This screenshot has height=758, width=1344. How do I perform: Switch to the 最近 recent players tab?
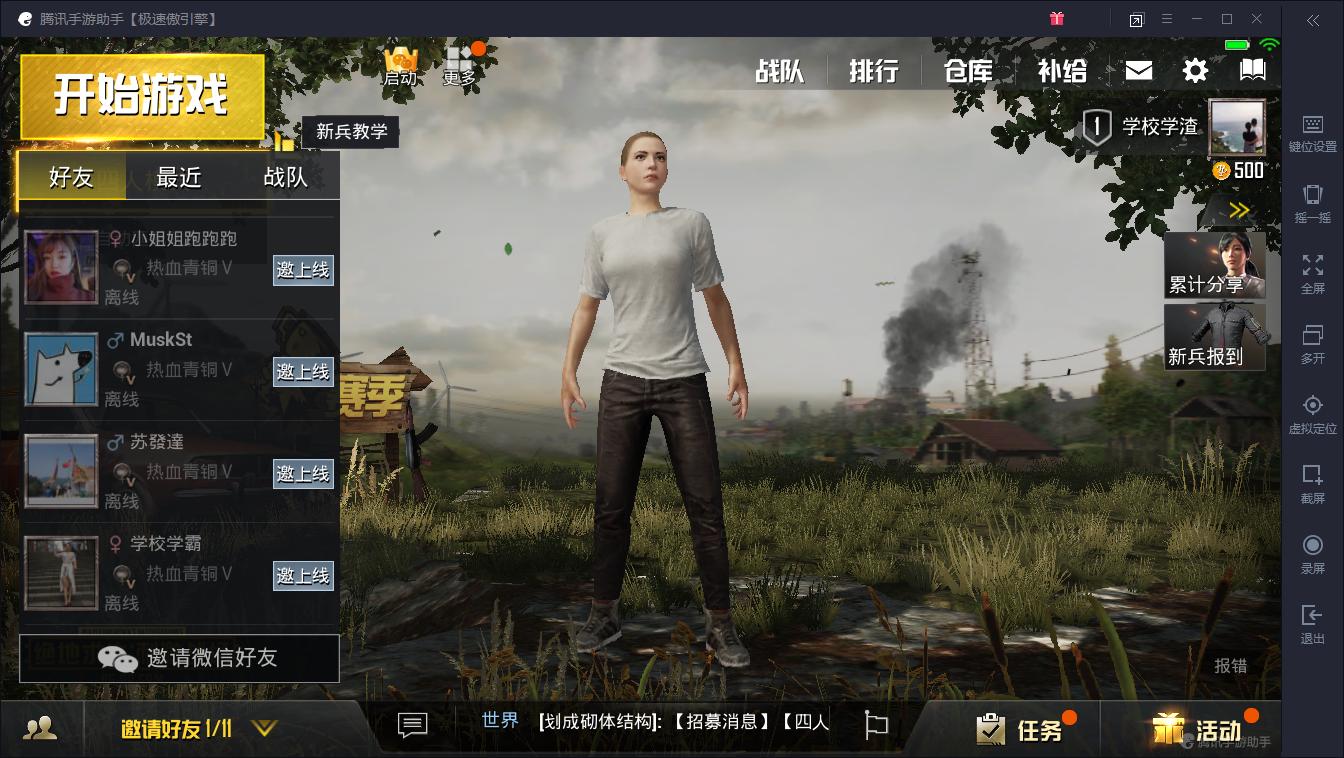[x=179, y=177]
